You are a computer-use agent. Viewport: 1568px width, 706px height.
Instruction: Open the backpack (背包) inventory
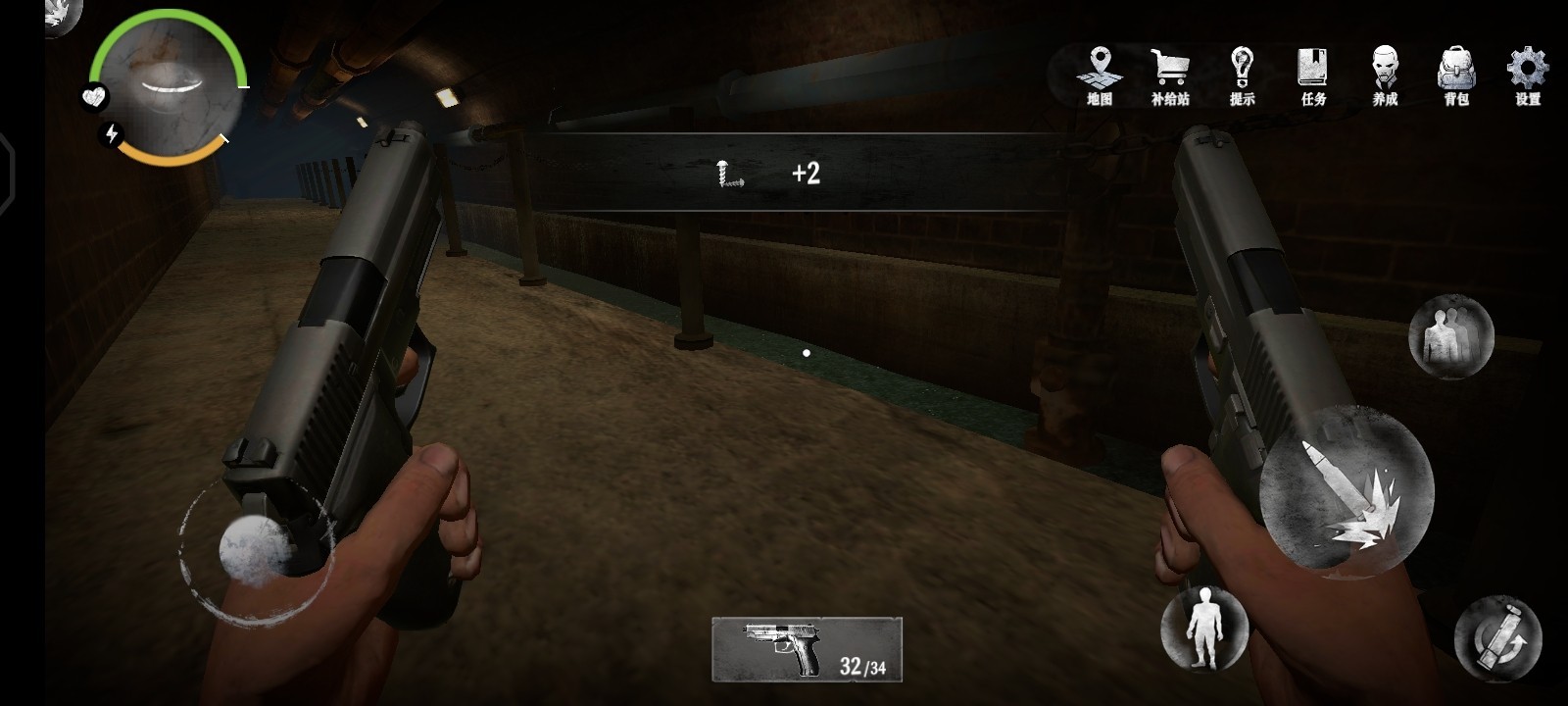(1456, 75)
